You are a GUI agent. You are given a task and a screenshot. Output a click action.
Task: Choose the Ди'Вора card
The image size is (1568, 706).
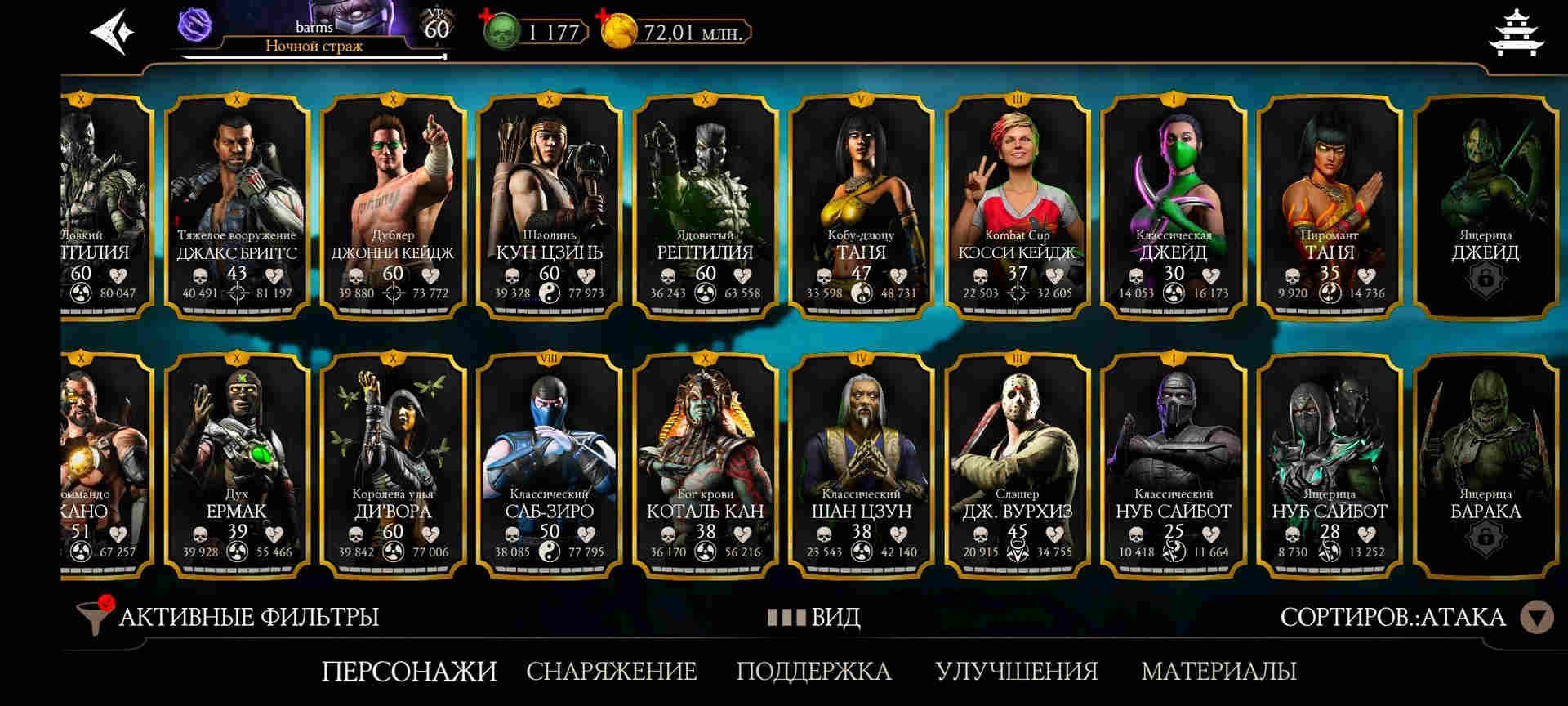pos(393,464)
